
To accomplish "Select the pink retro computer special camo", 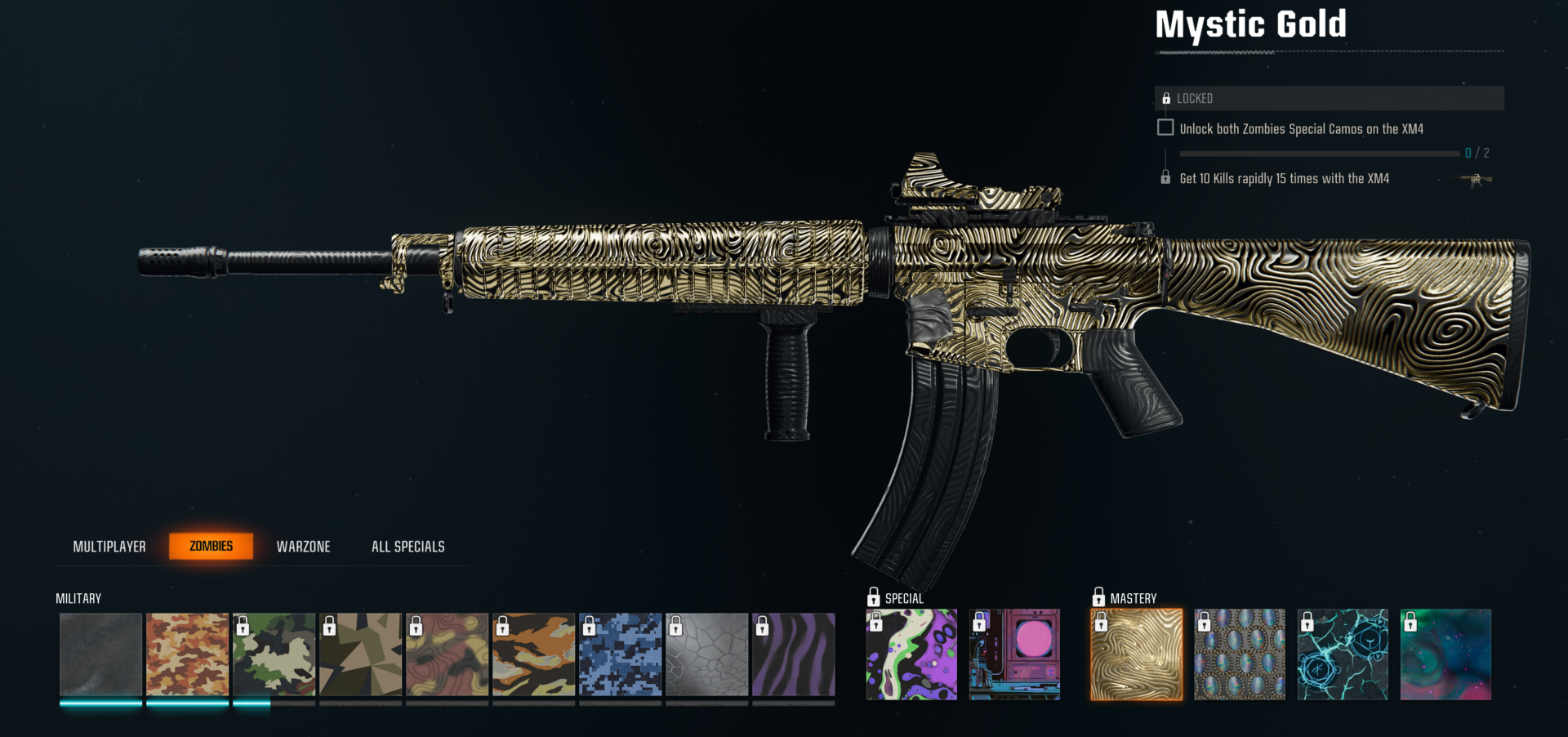I will point(1014,654).
